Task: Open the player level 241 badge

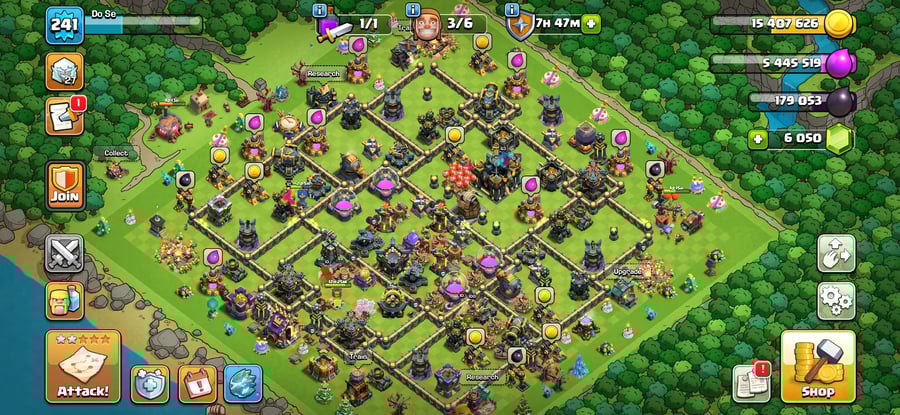Action: click(63, 24)
